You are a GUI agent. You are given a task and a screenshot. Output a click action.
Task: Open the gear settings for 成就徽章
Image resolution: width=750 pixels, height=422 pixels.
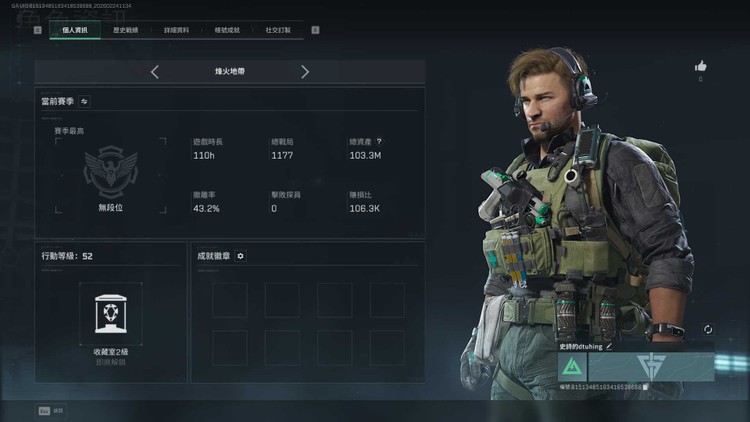[241, 256]
